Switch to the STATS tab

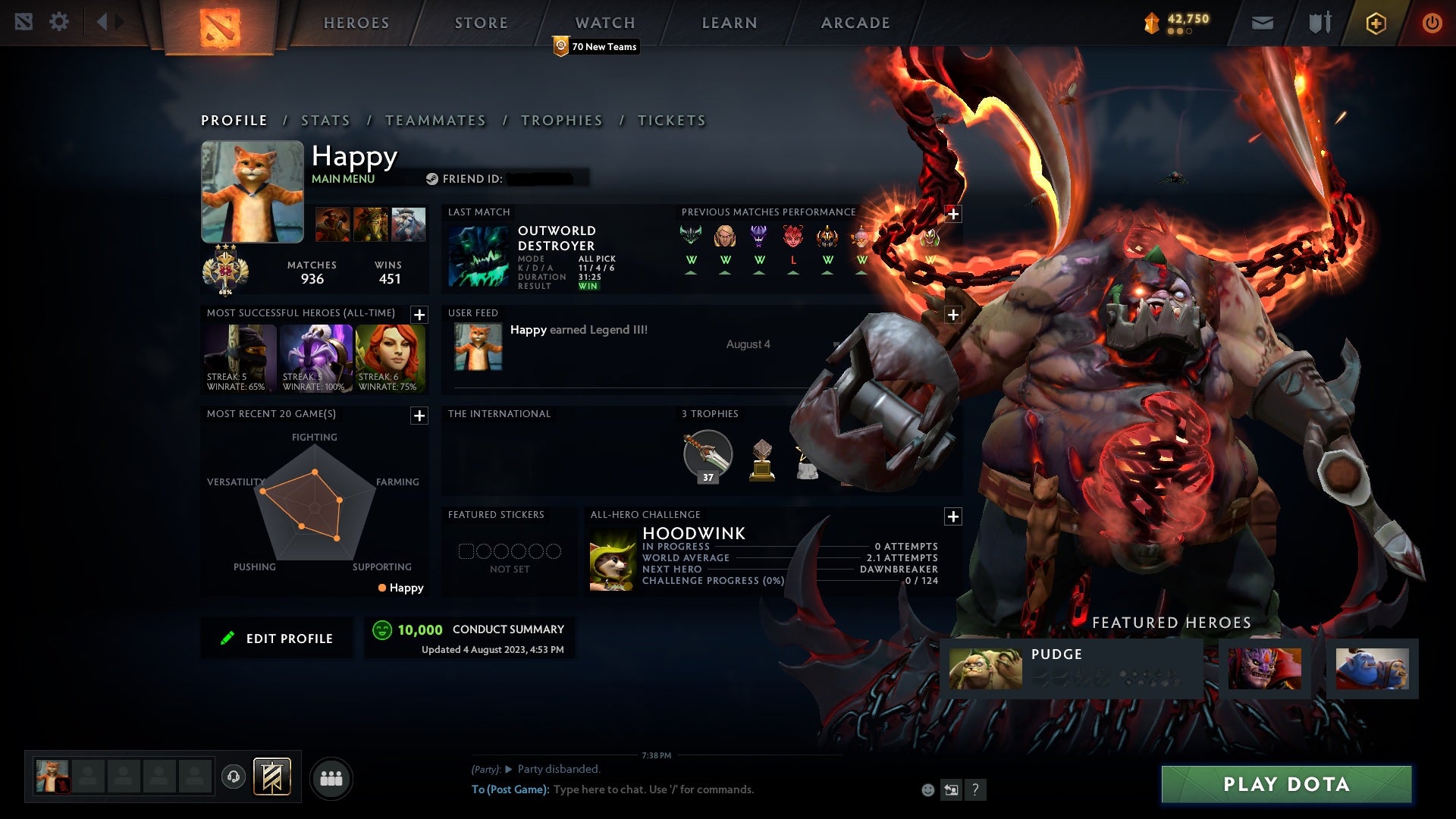click(325, 121)
